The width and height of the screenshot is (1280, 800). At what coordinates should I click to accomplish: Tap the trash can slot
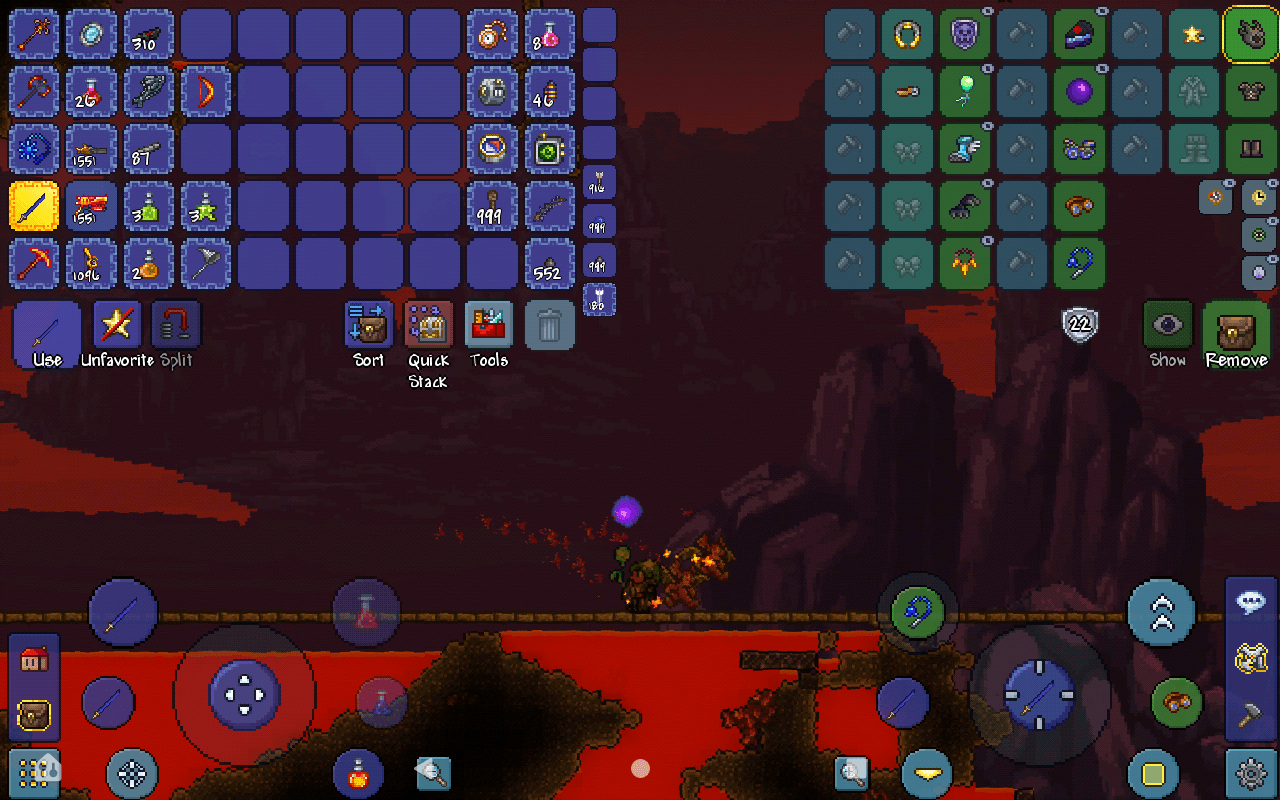[x=548, y=325]
